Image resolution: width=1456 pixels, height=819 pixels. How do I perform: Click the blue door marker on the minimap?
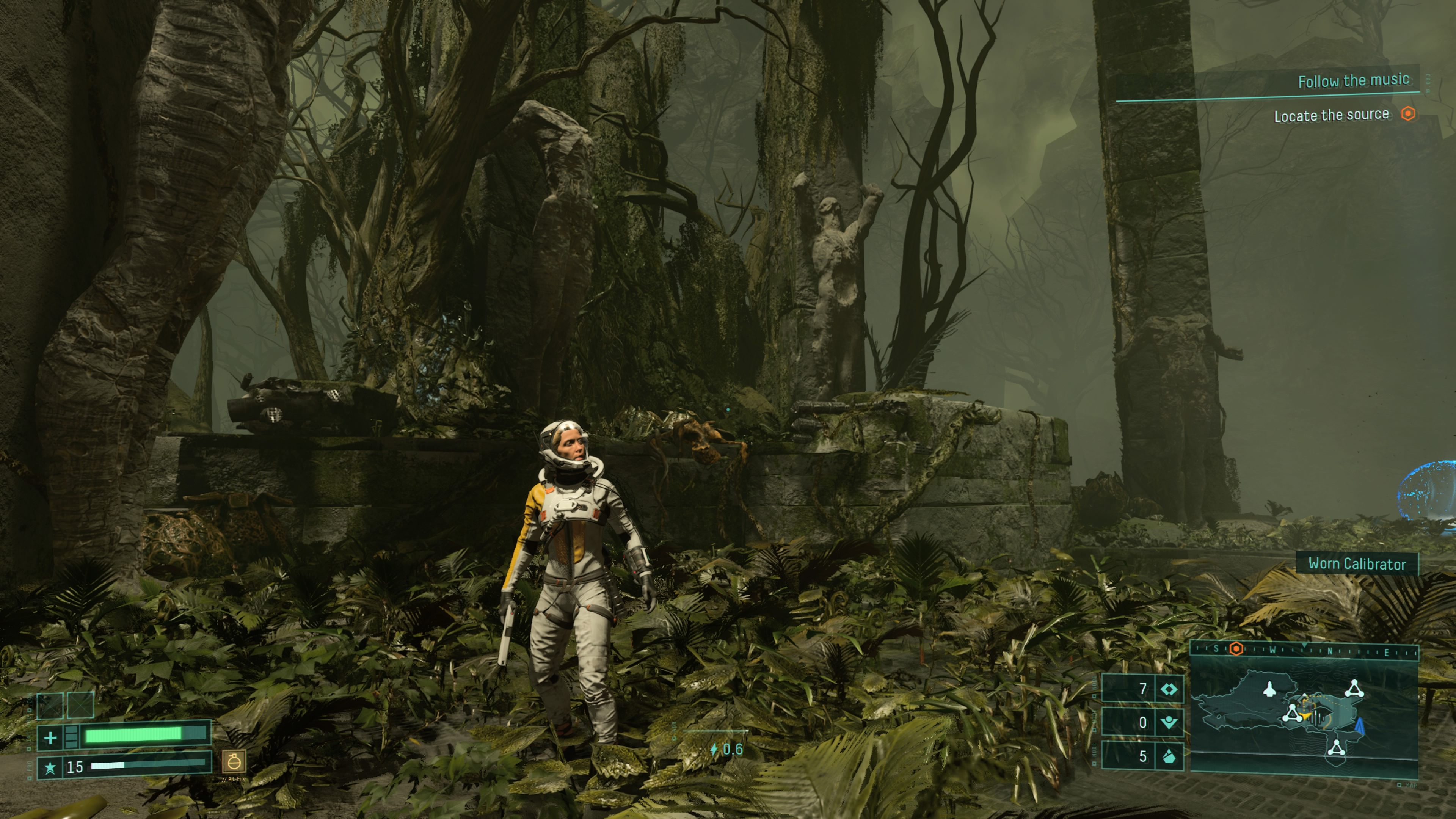(x=1360, y=726)
